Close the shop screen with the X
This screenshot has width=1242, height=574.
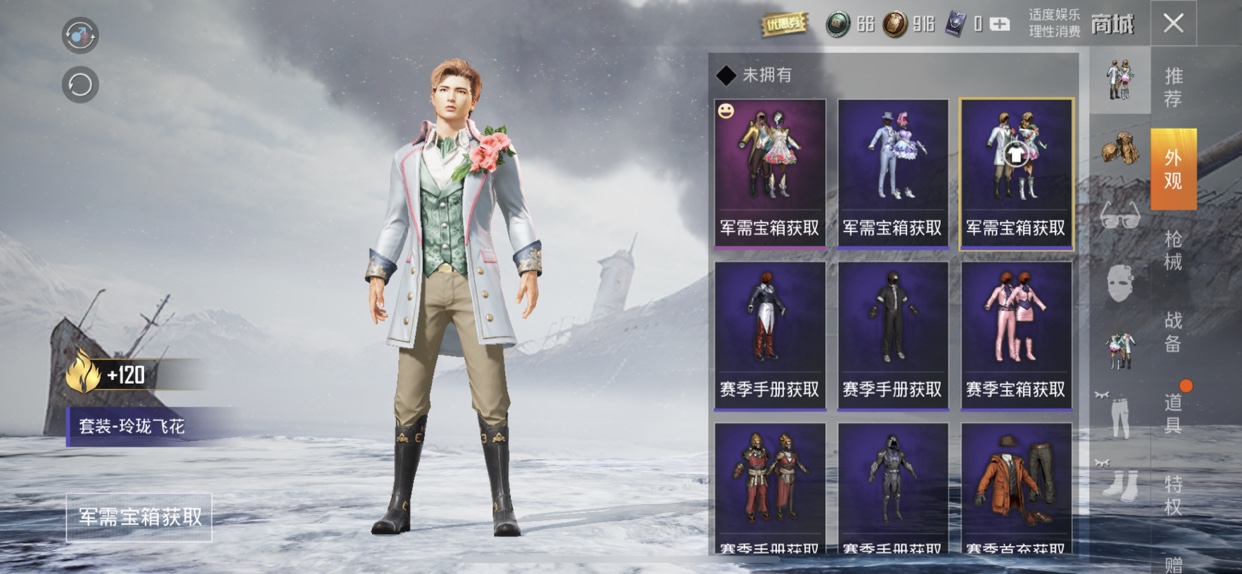pyautogui.click(x=1173, y=23)
